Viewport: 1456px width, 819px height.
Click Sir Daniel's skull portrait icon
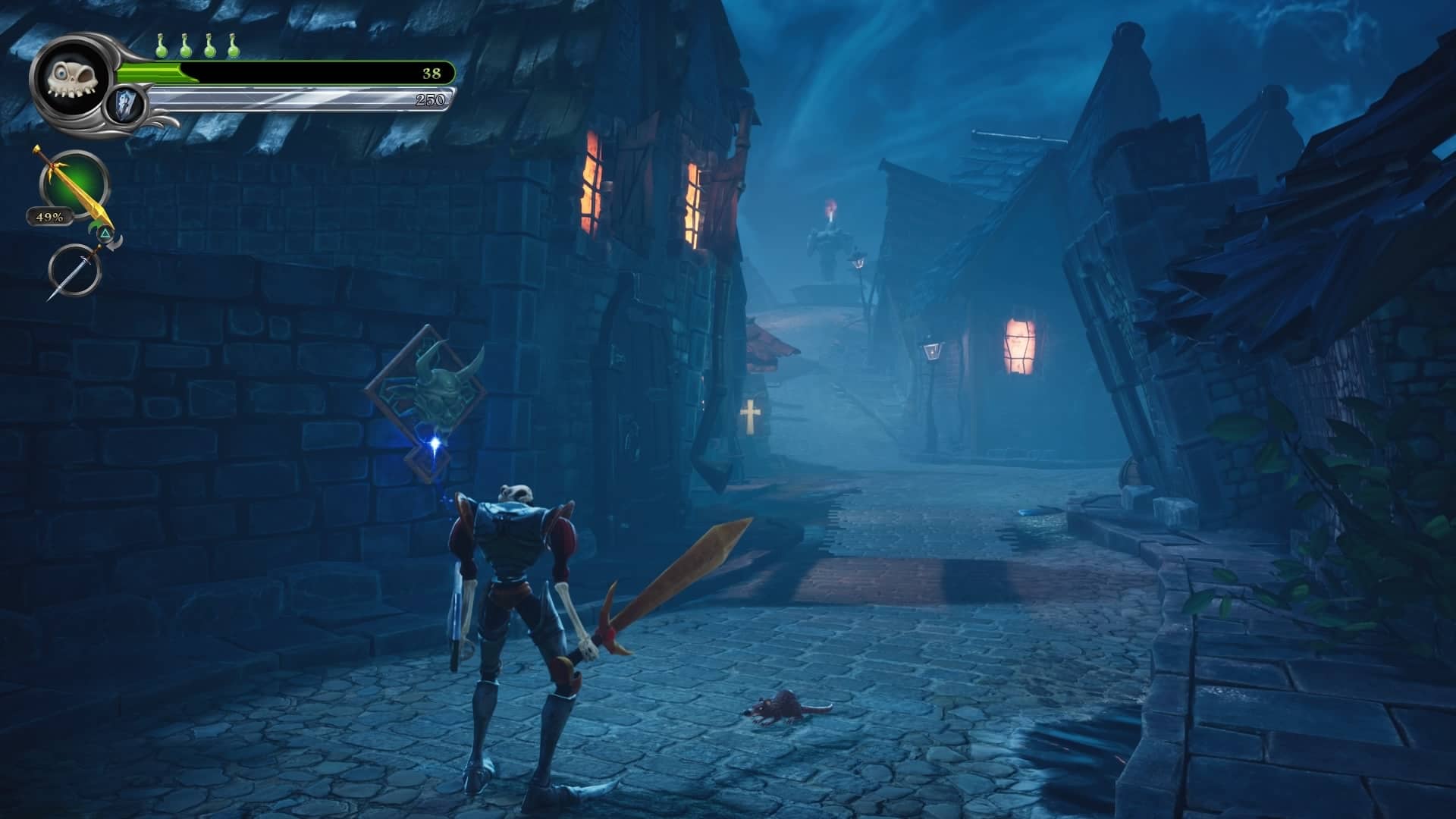[x=73, y=78]
